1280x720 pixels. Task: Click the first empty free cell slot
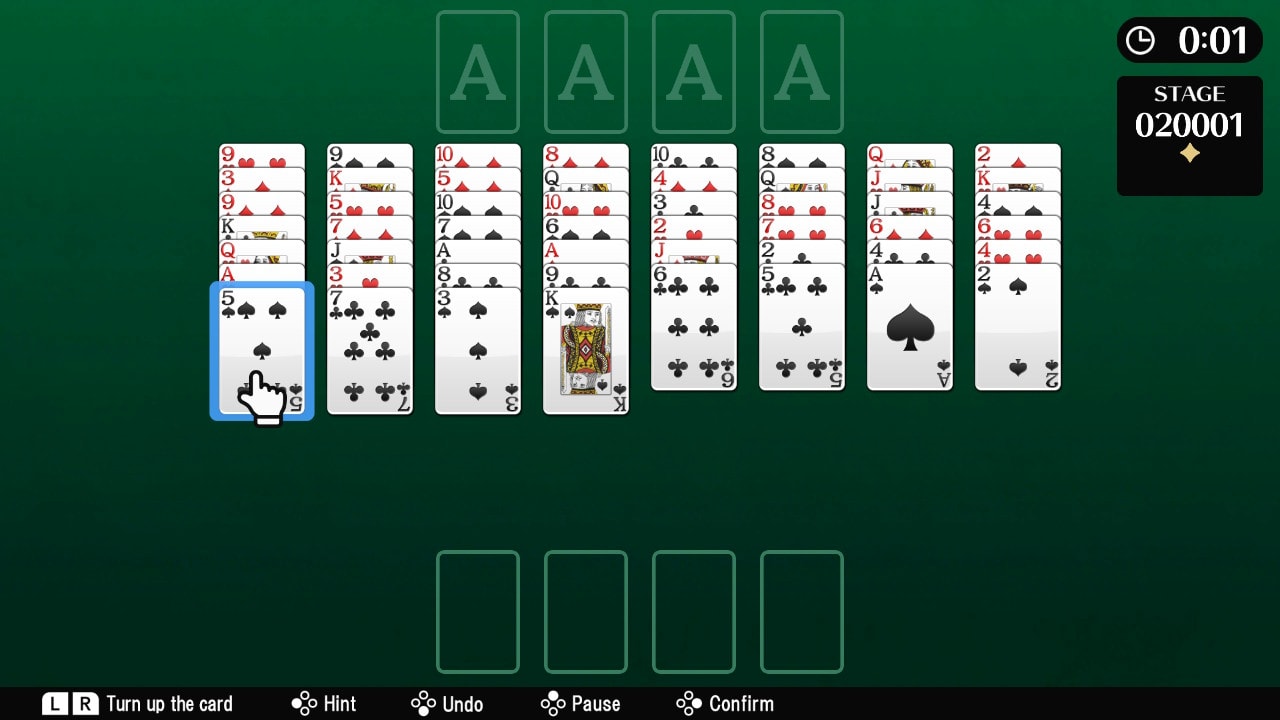(477, 611)
